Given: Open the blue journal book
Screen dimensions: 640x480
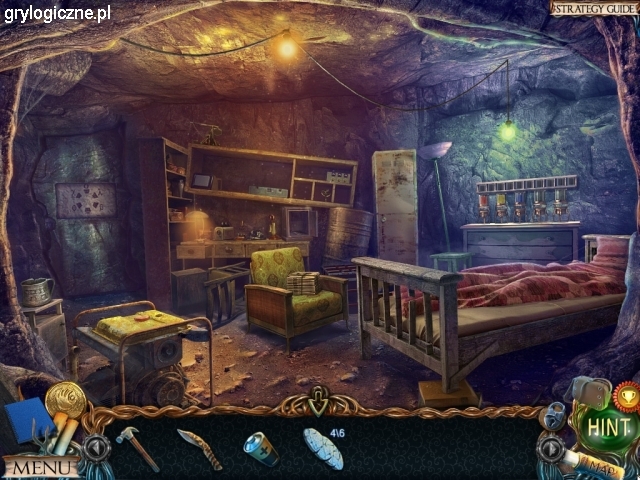Looking at the screenshot, I should tap(27, 419).
